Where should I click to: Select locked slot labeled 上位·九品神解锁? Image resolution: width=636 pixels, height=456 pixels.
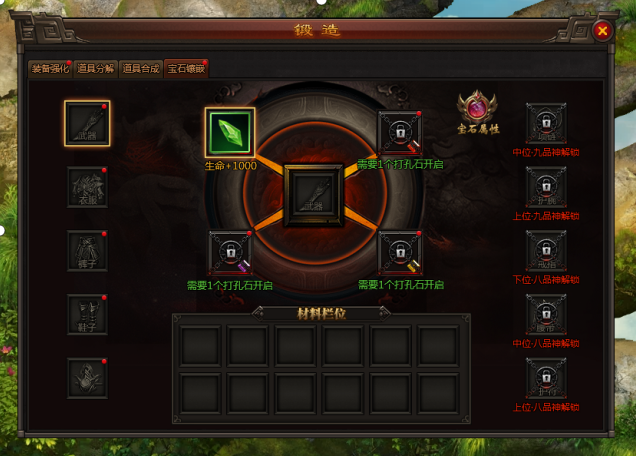pyautogui.click(x=546, y=187)
